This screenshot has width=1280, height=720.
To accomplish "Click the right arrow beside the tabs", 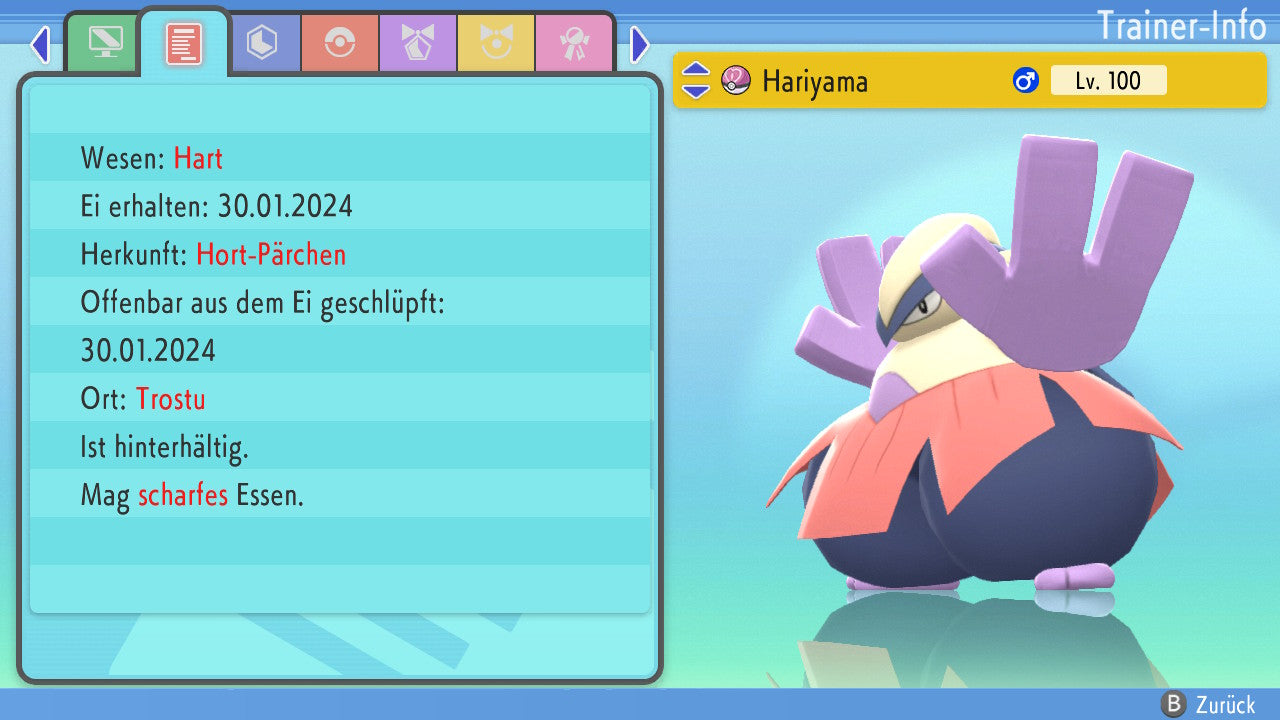I will click(x=640, y=44).
